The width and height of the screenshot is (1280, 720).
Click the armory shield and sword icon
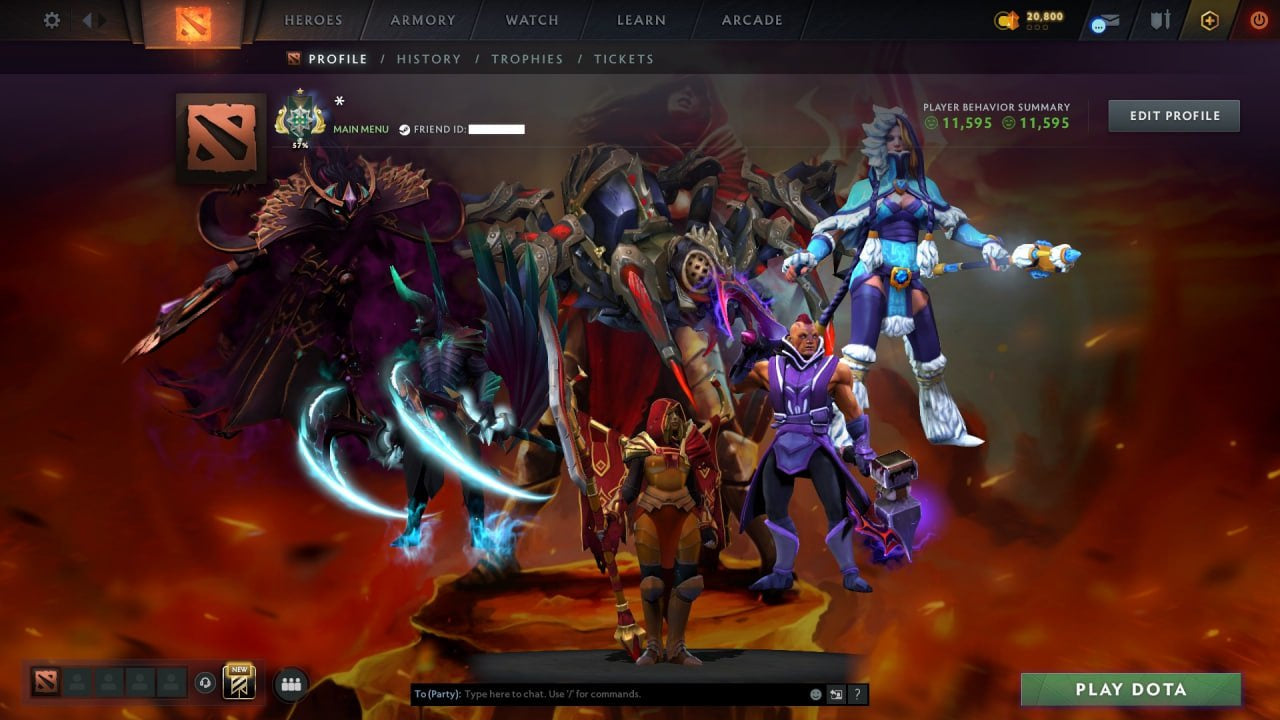1162,20
